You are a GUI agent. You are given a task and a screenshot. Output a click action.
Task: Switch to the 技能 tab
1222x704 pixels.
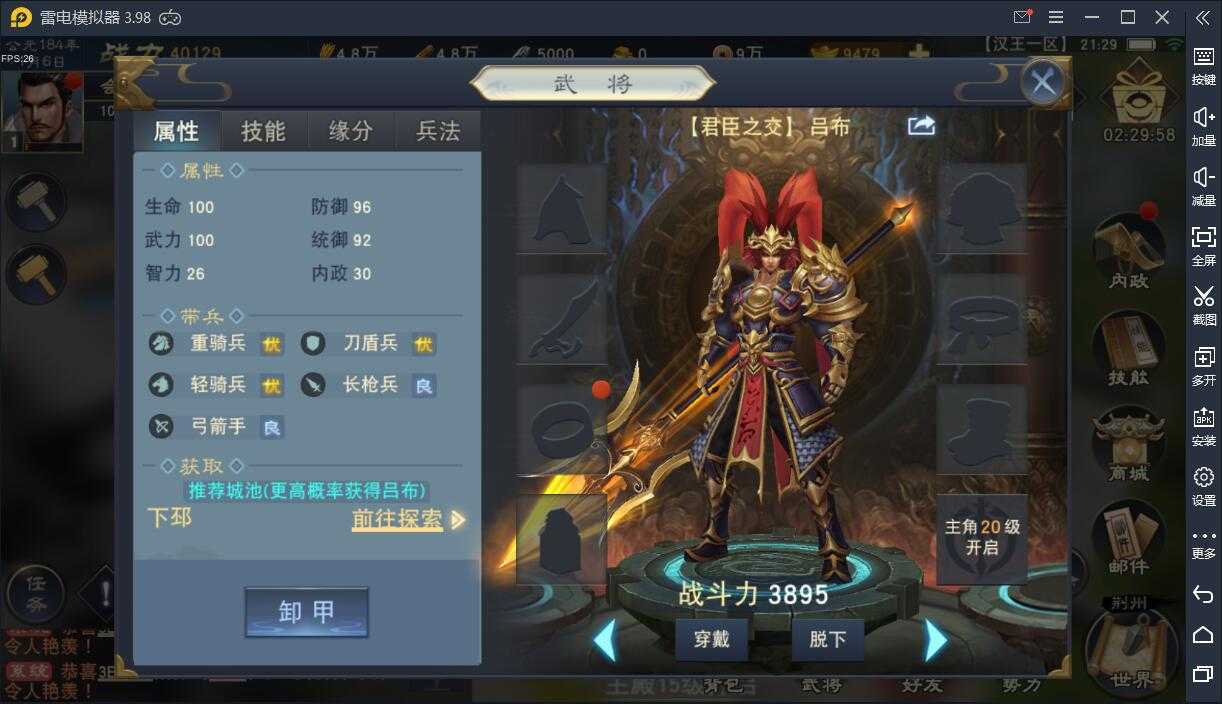point(263,131)
